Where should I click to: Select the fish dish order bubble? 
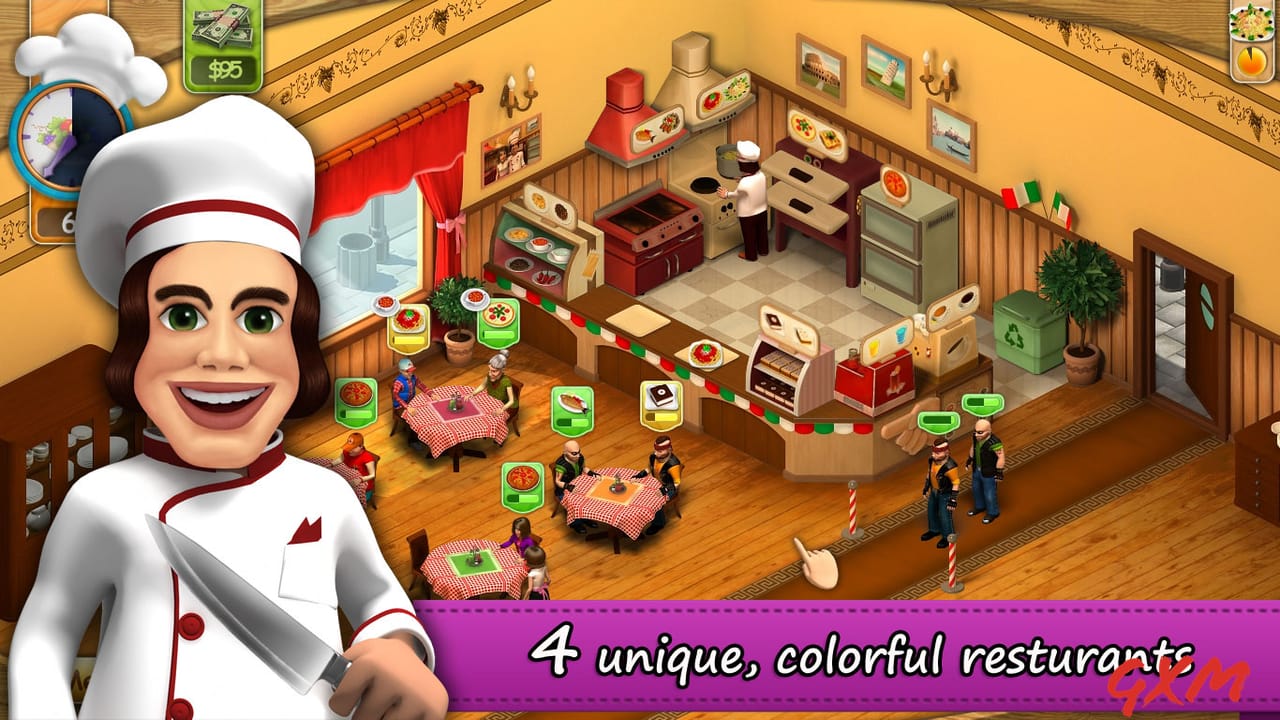coord(573,400)
